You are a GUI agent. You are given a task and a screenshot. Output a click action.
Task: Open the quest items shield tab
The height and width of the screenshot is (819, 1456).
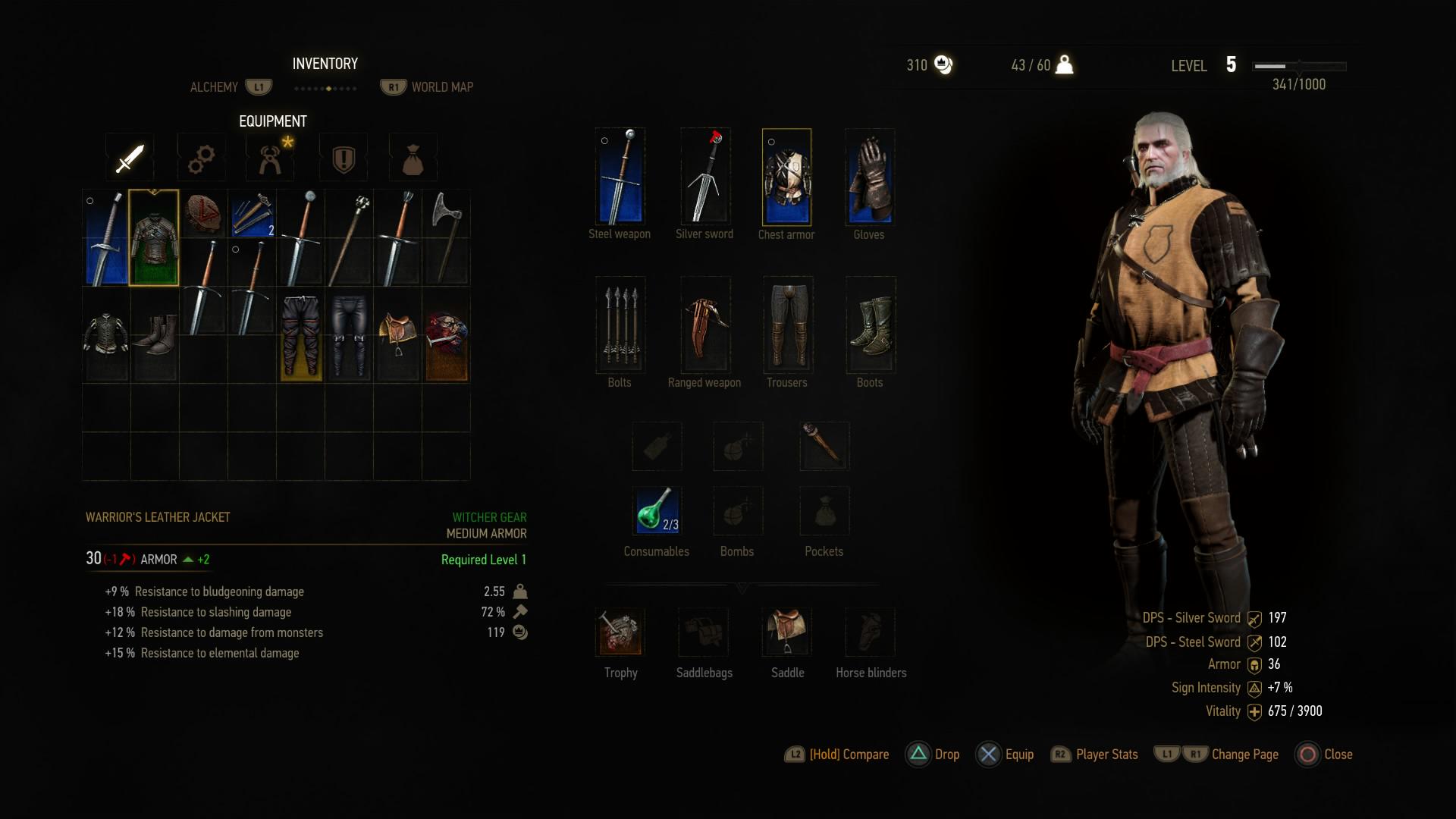pos(343,157)
